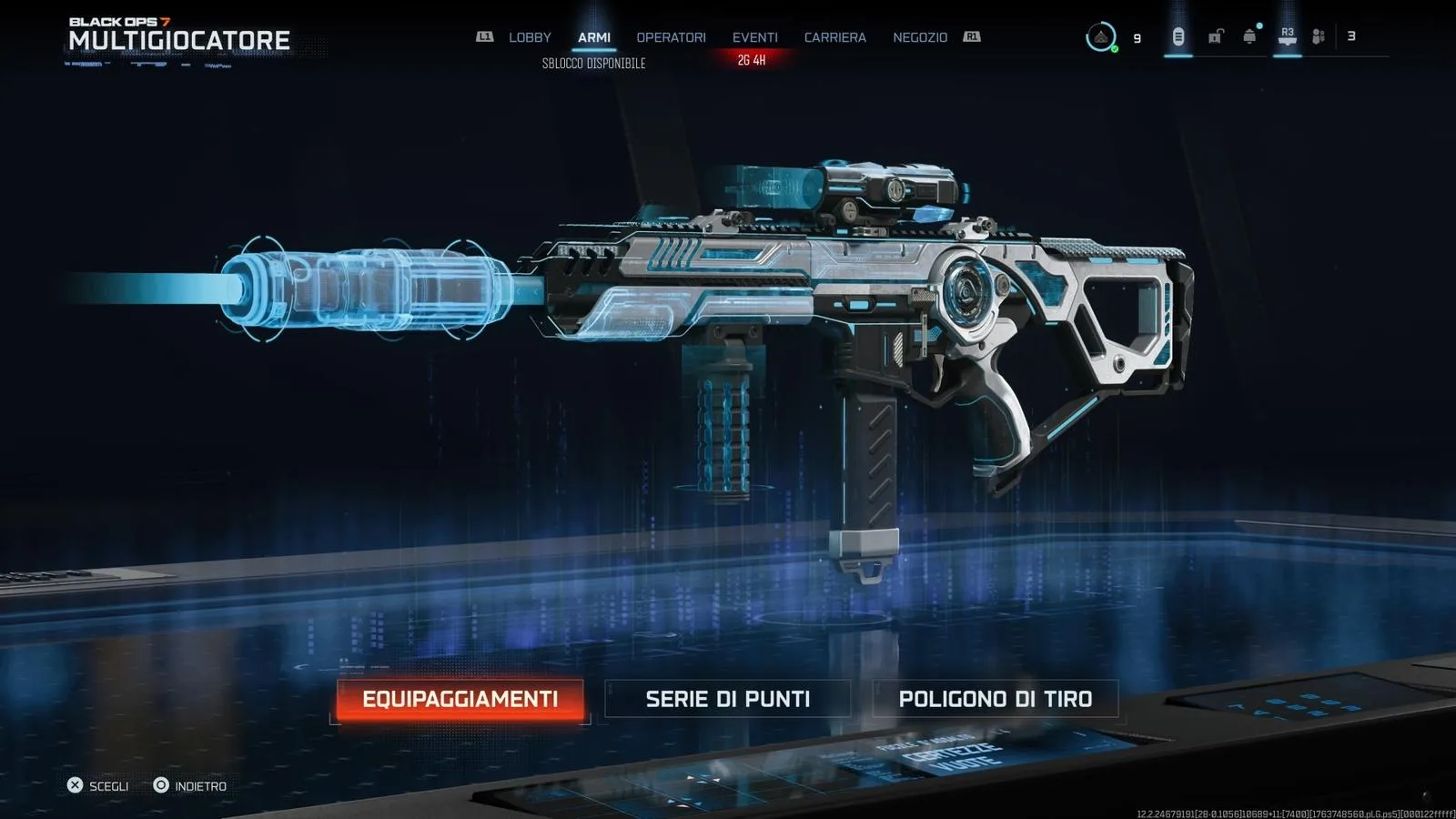Click the player rank emblem icon
The height and width of the screenshot is (819, 1456).
(1100, 37)
